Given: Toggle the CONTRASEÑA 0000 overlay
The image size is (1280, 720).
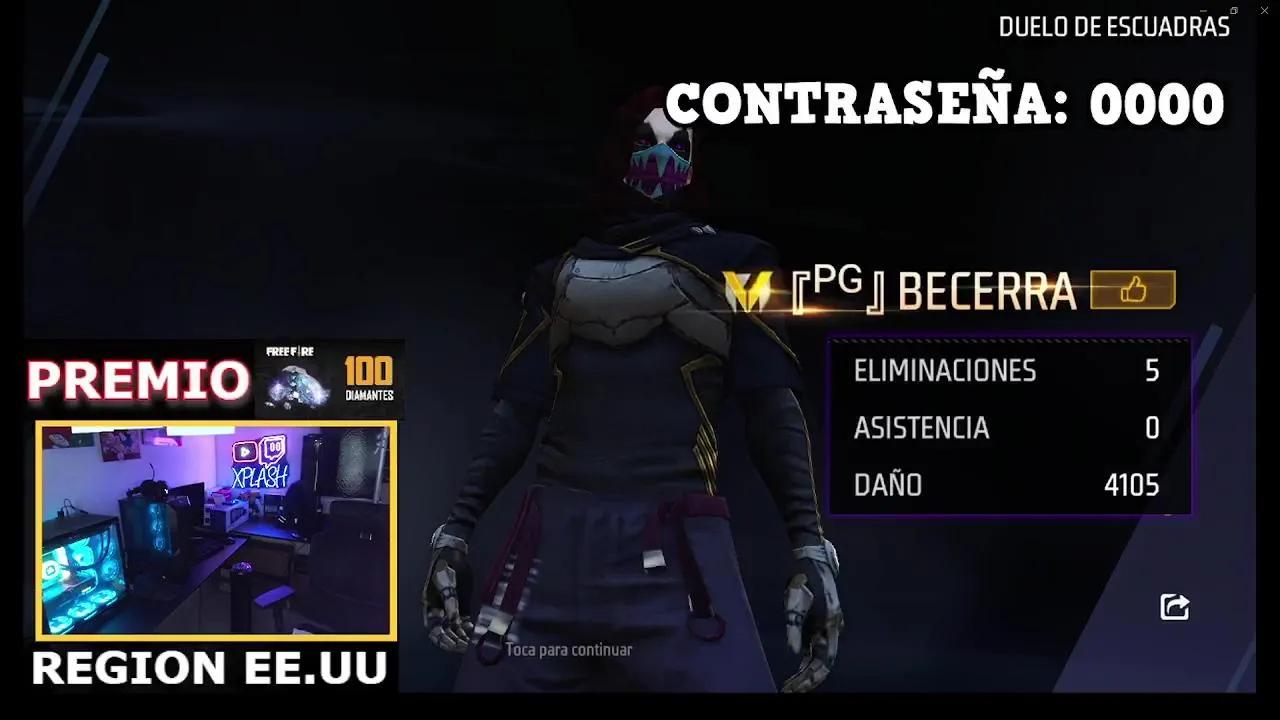Looking at the screenshot, I should click(x=945, y=103).
